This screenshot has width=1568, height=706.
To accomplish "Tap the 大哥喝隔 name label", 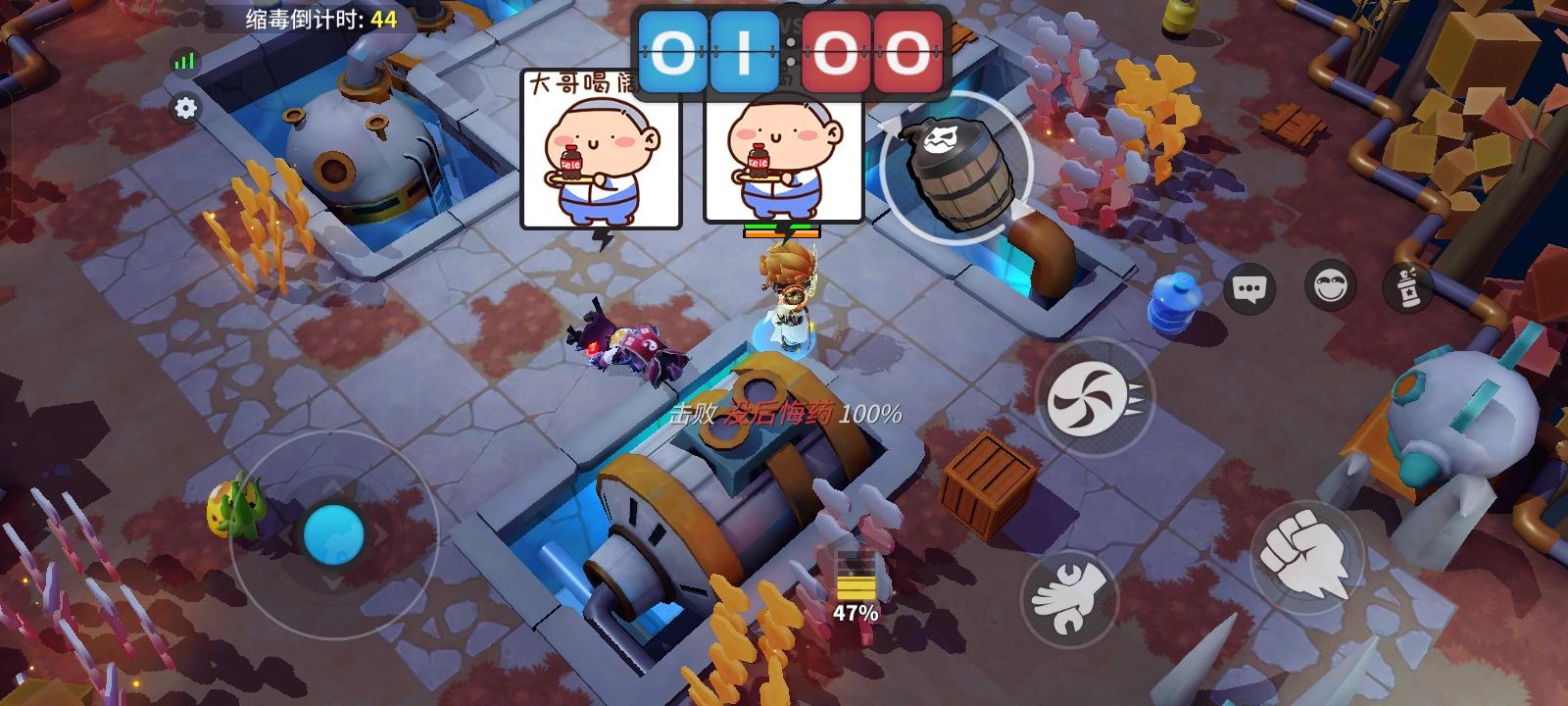I will click(x=580, y=83).
